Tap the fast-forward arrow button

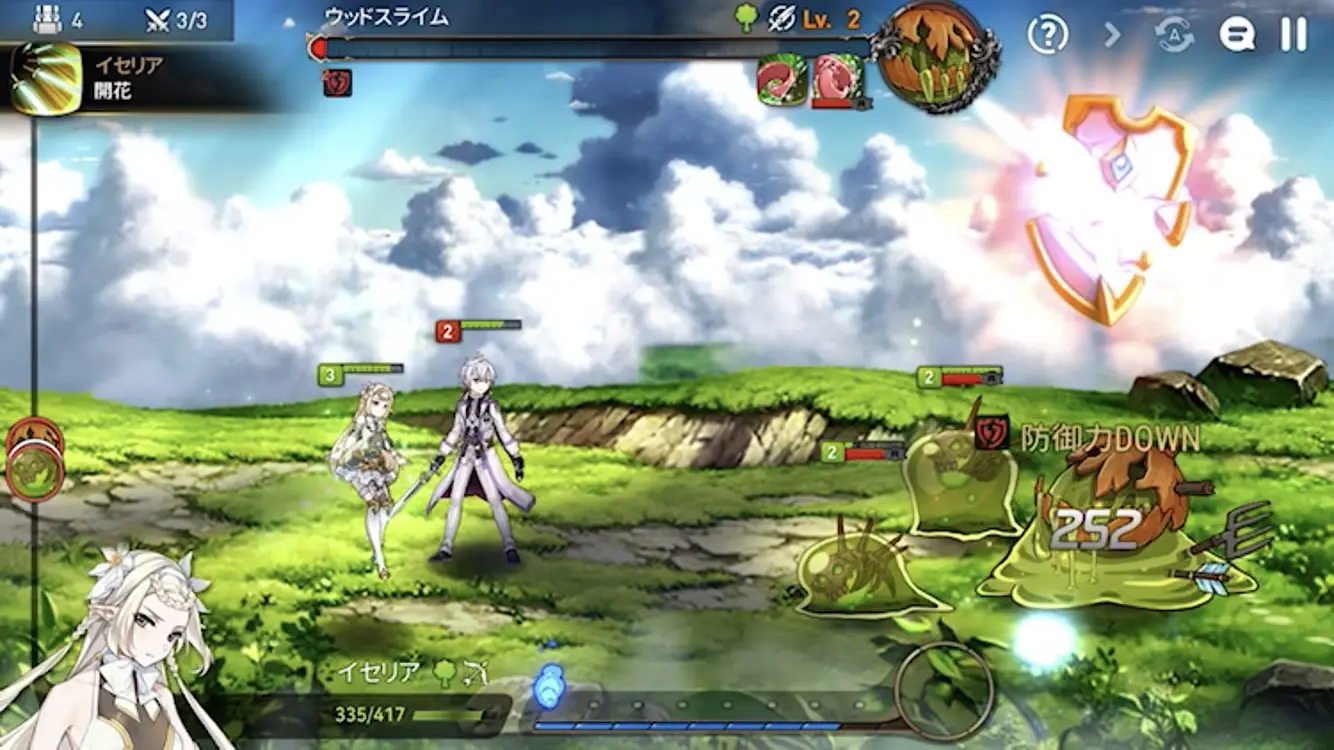pos(1112,35)
